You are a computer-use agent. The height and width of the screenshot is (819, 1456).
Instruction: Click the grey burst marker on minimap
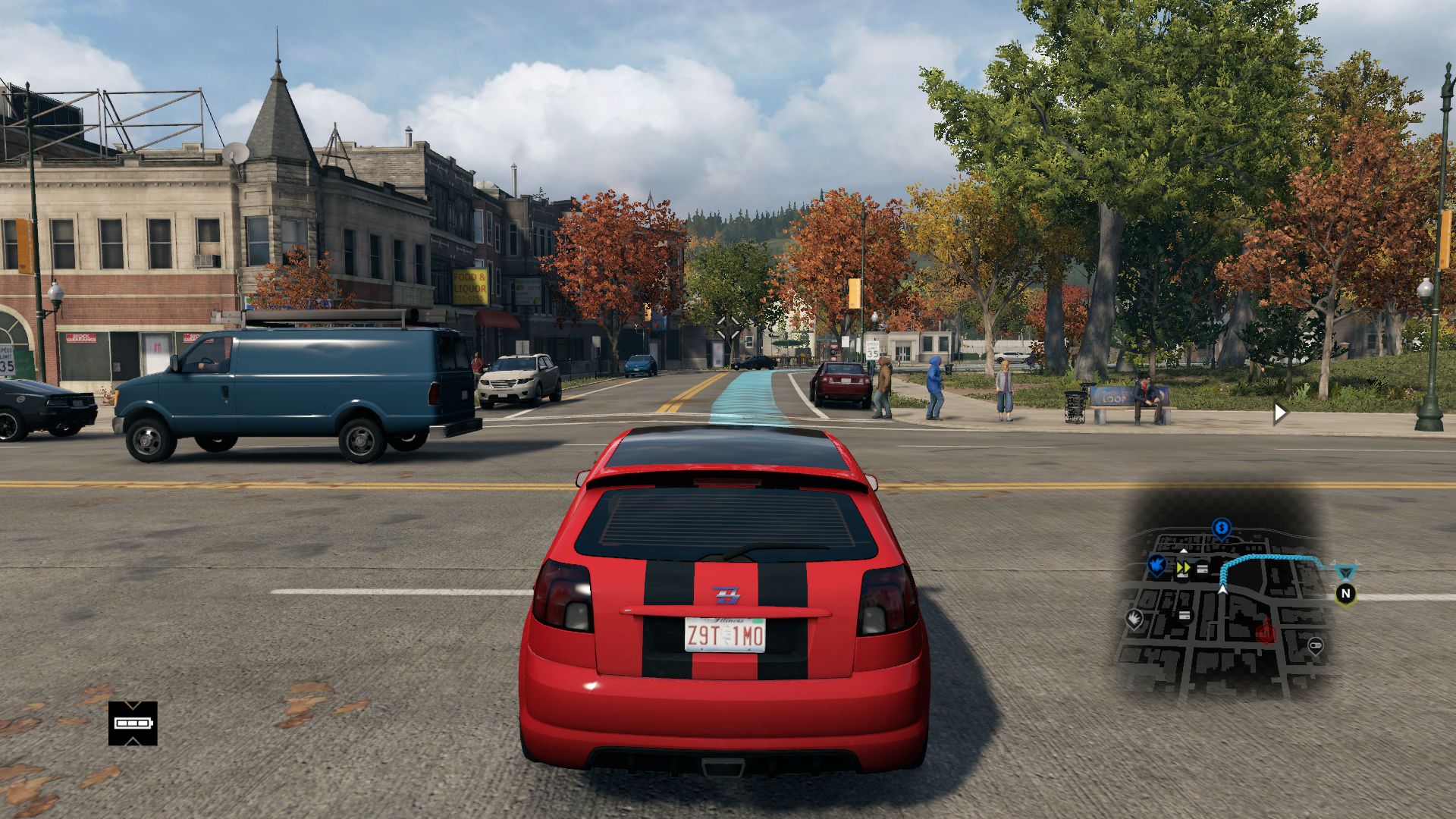(x=1135, y=619)
